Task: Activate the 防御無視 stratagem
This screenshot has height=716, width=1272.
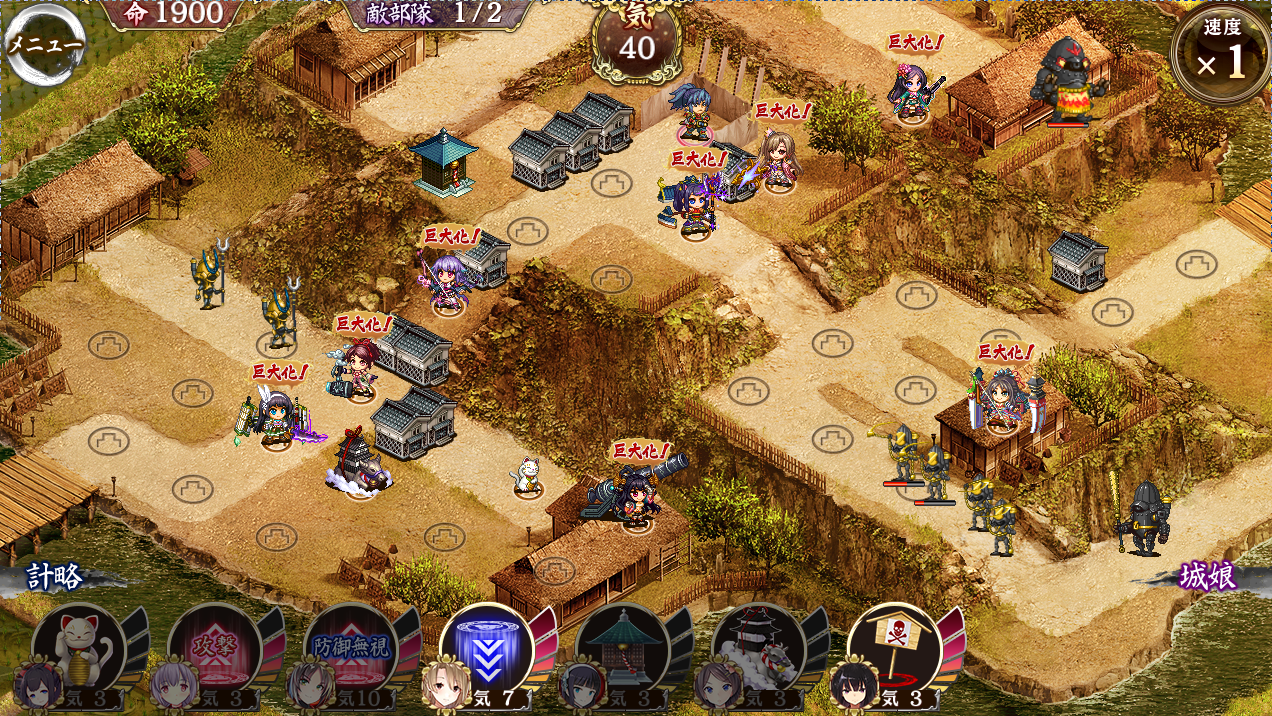Action: (x=351, y=650)
